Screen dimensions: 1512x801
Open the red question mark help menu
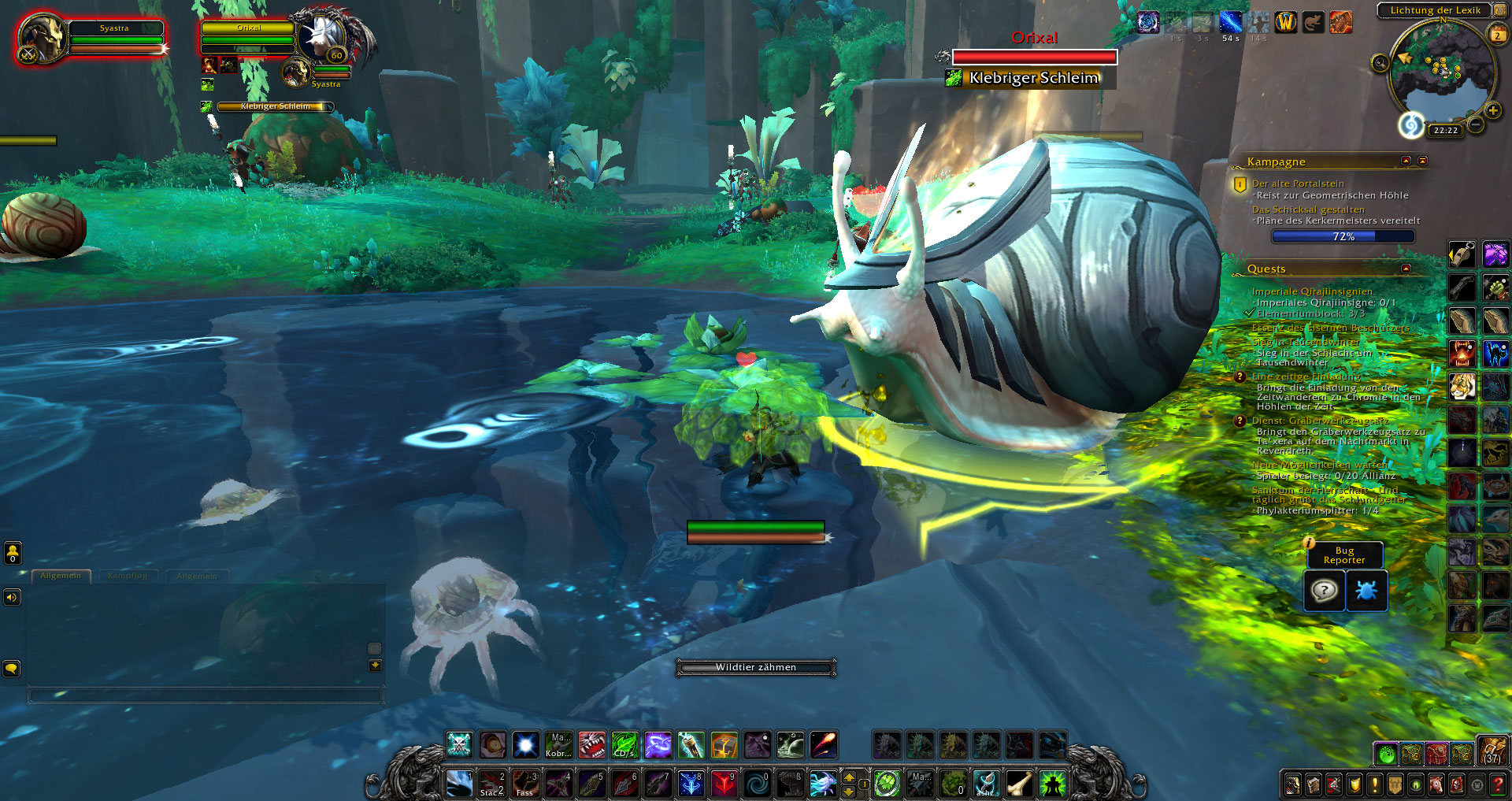[1498, 784]
